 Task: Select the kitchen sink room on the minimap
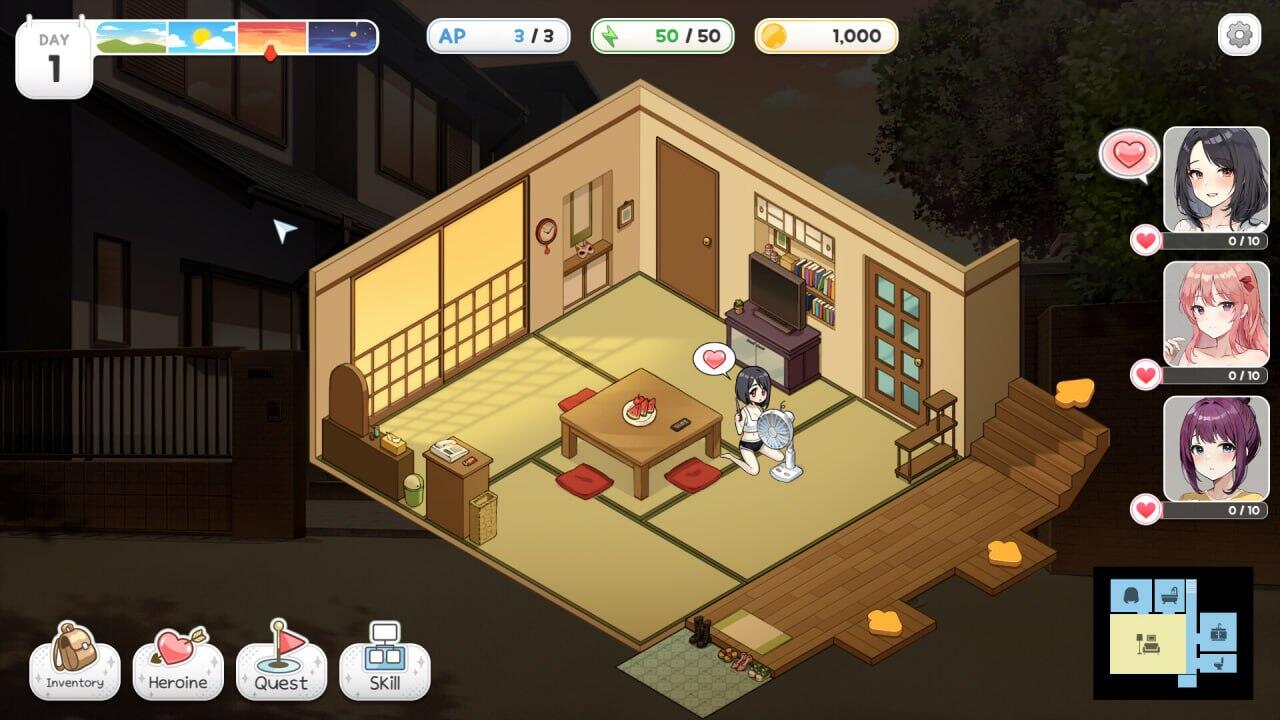pyautogui.click(x=1217, y=635)
